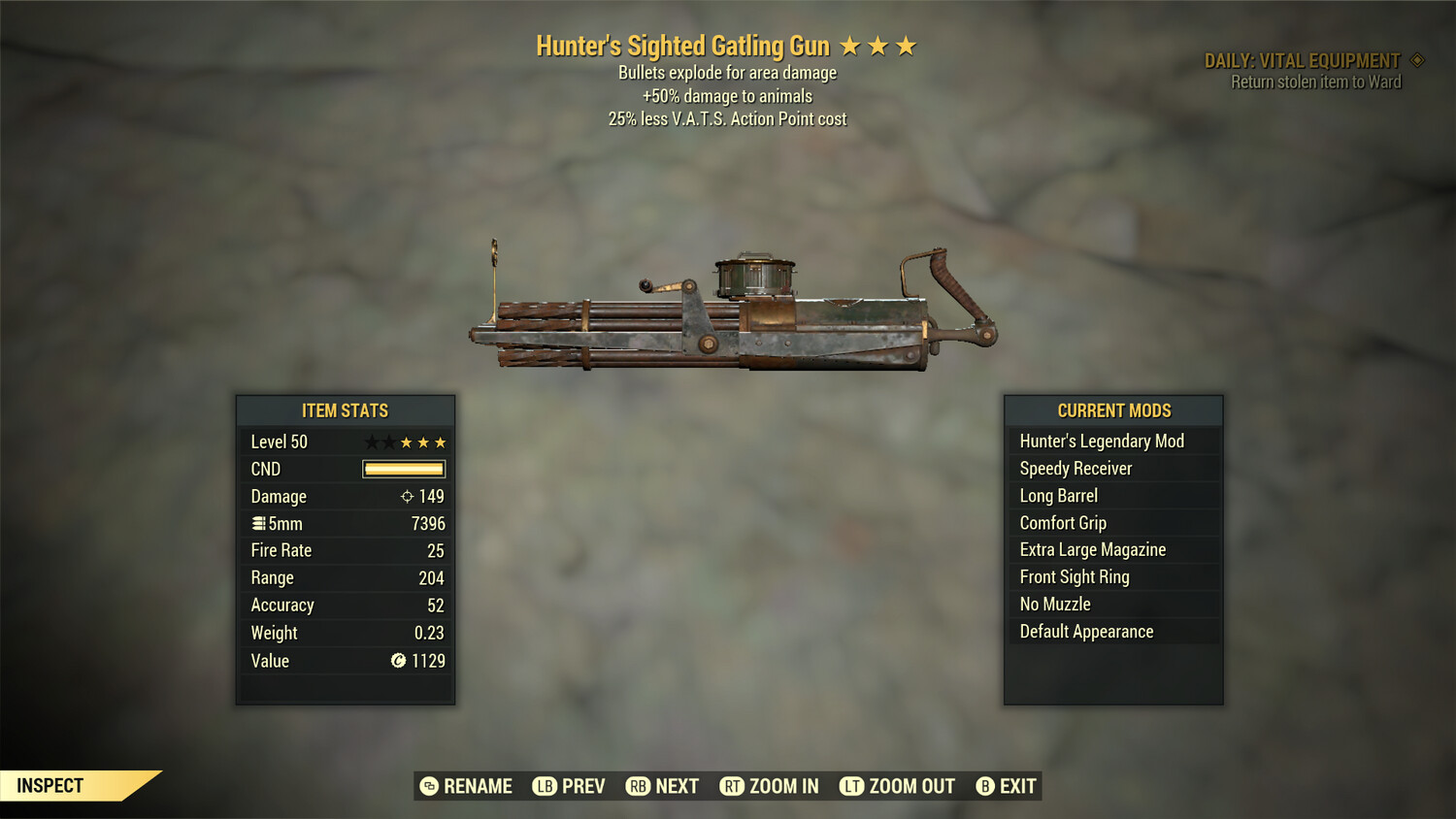This screenshot has width=1456, height=819.
Task: Click the caps icon beside Value 1129
Action: pos(397,661)
